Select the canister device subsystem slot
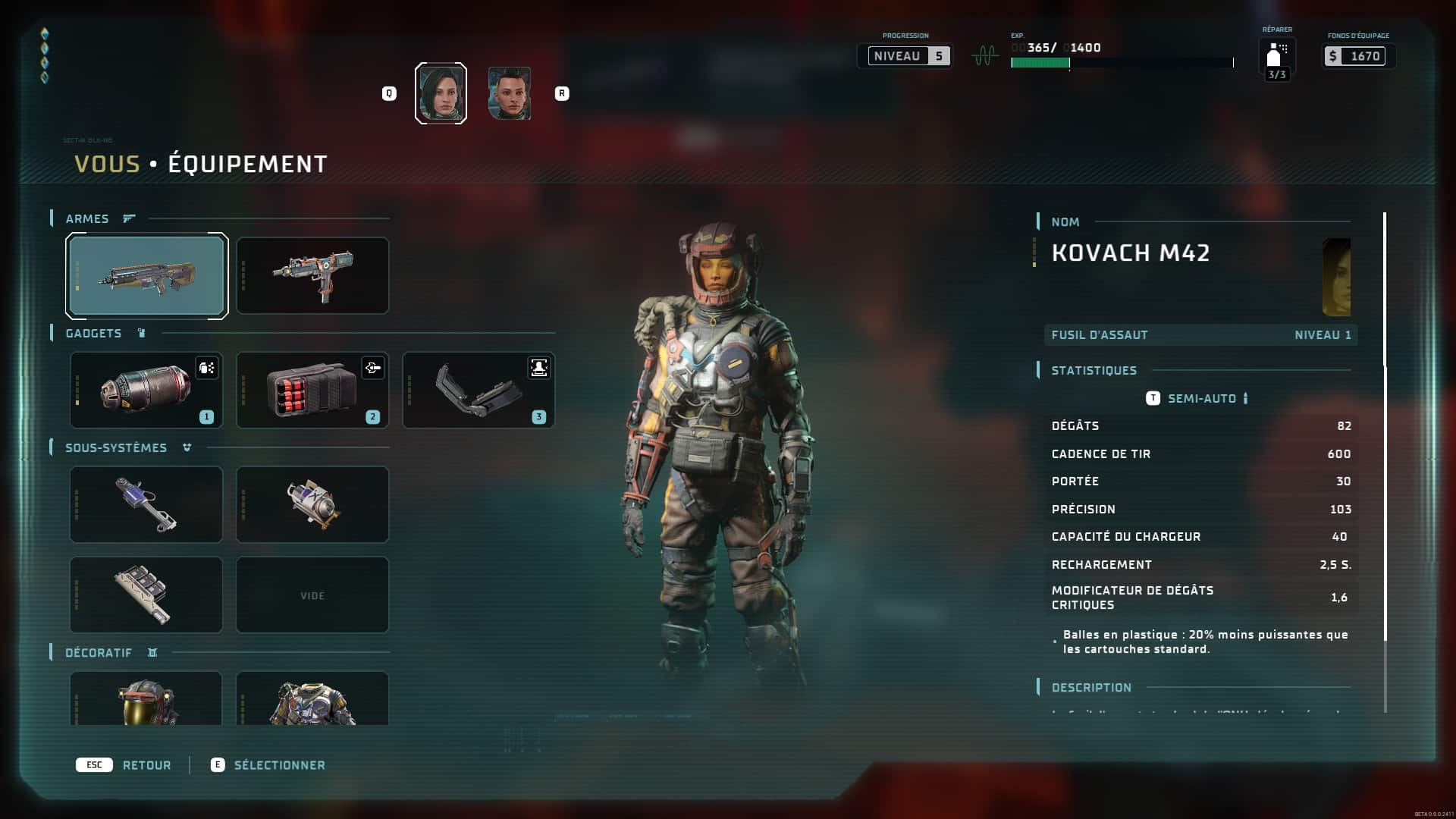The height and width of the screenshot is (819, 1456). tap(312, 505)
